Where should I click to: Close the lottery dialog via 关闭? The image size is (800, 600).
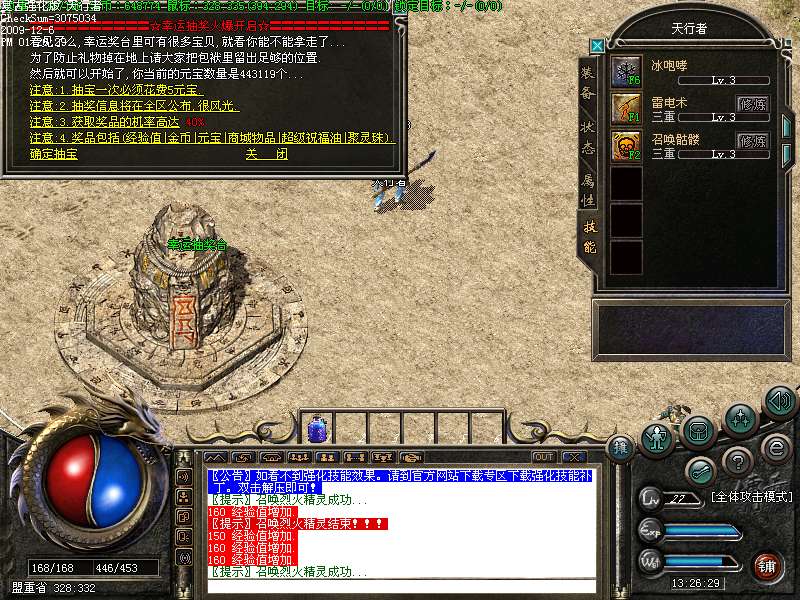point(266,155)
